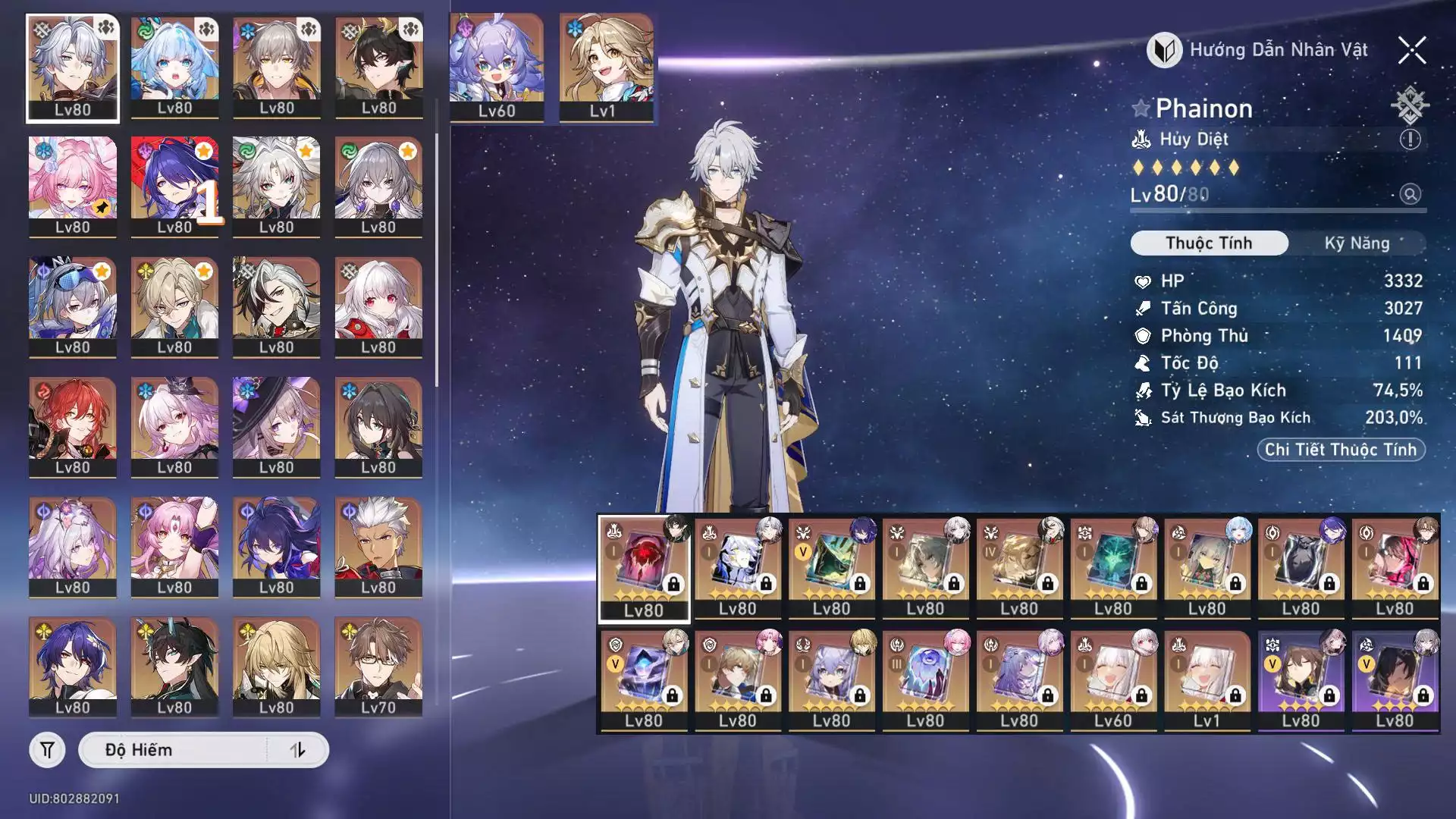
Task: Choose the Lv60 light cone card
Action: pyautogui.click(x=1112, y=679)
